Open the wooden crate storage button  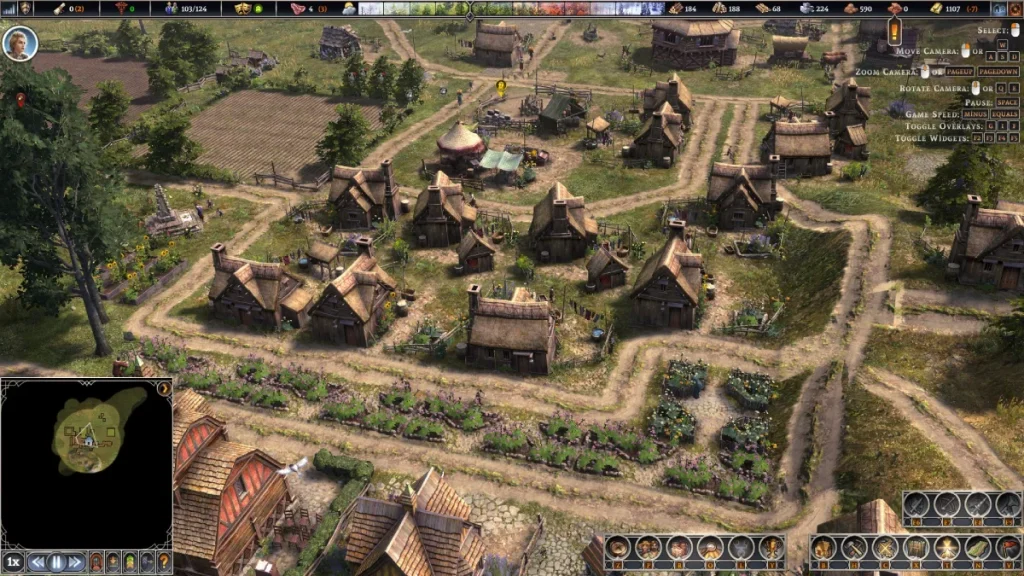coord(916,548)
